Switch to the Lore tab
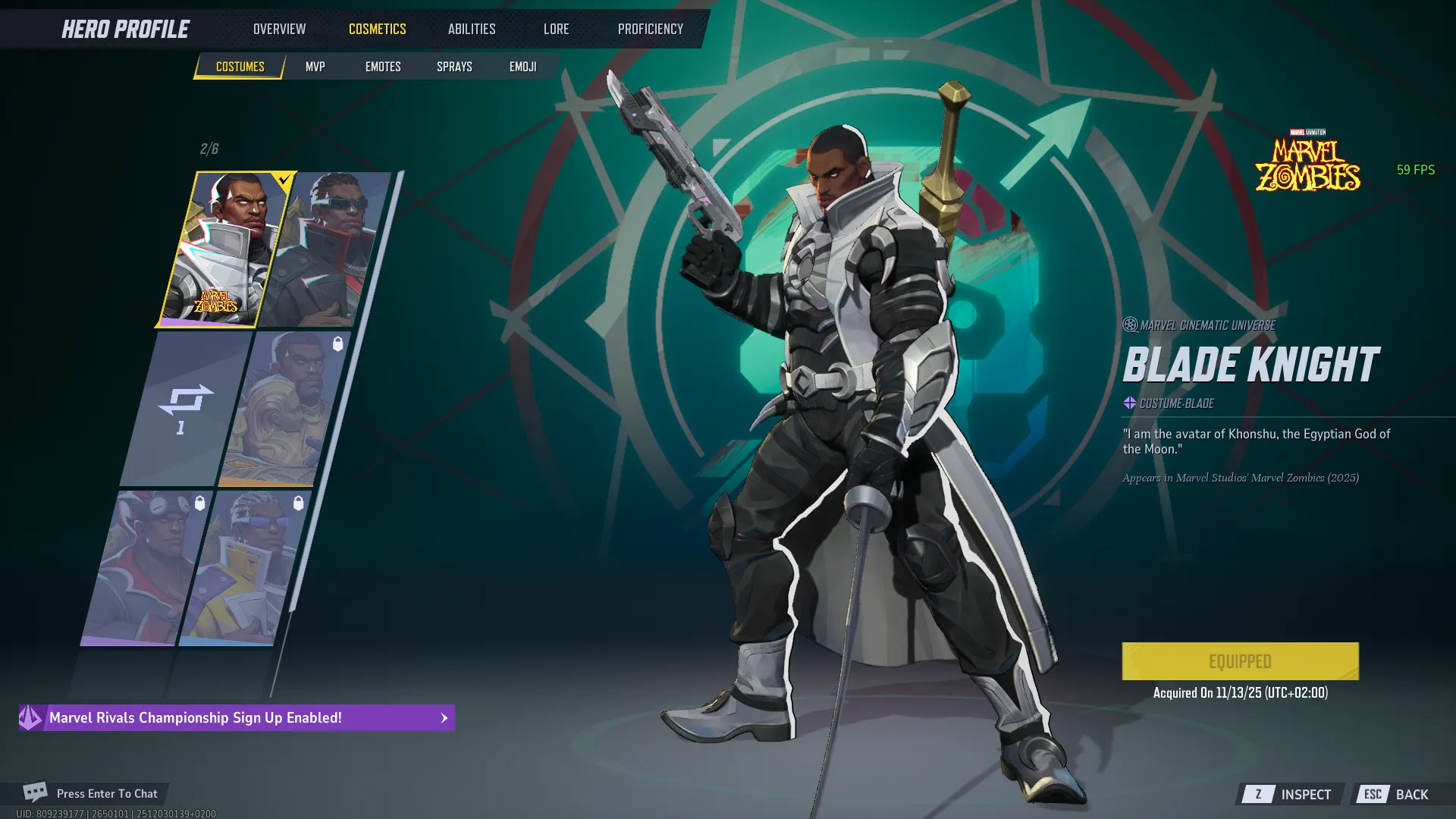Image resolution: width=1456 pixels, height=819 pixels. pyautogui.click(x=556, y=29)
